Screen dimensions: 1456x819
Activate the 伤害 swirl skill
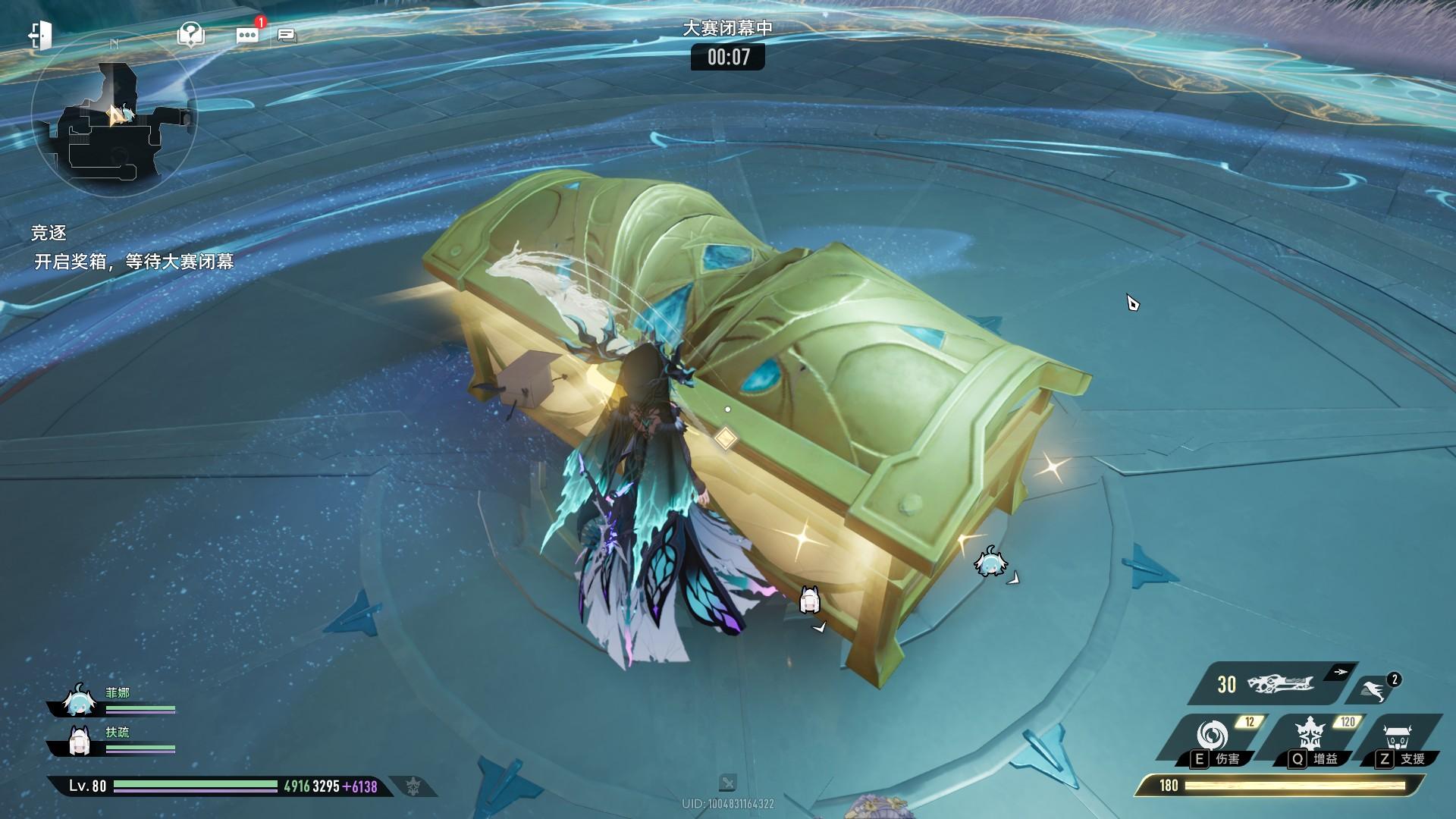1212,736
